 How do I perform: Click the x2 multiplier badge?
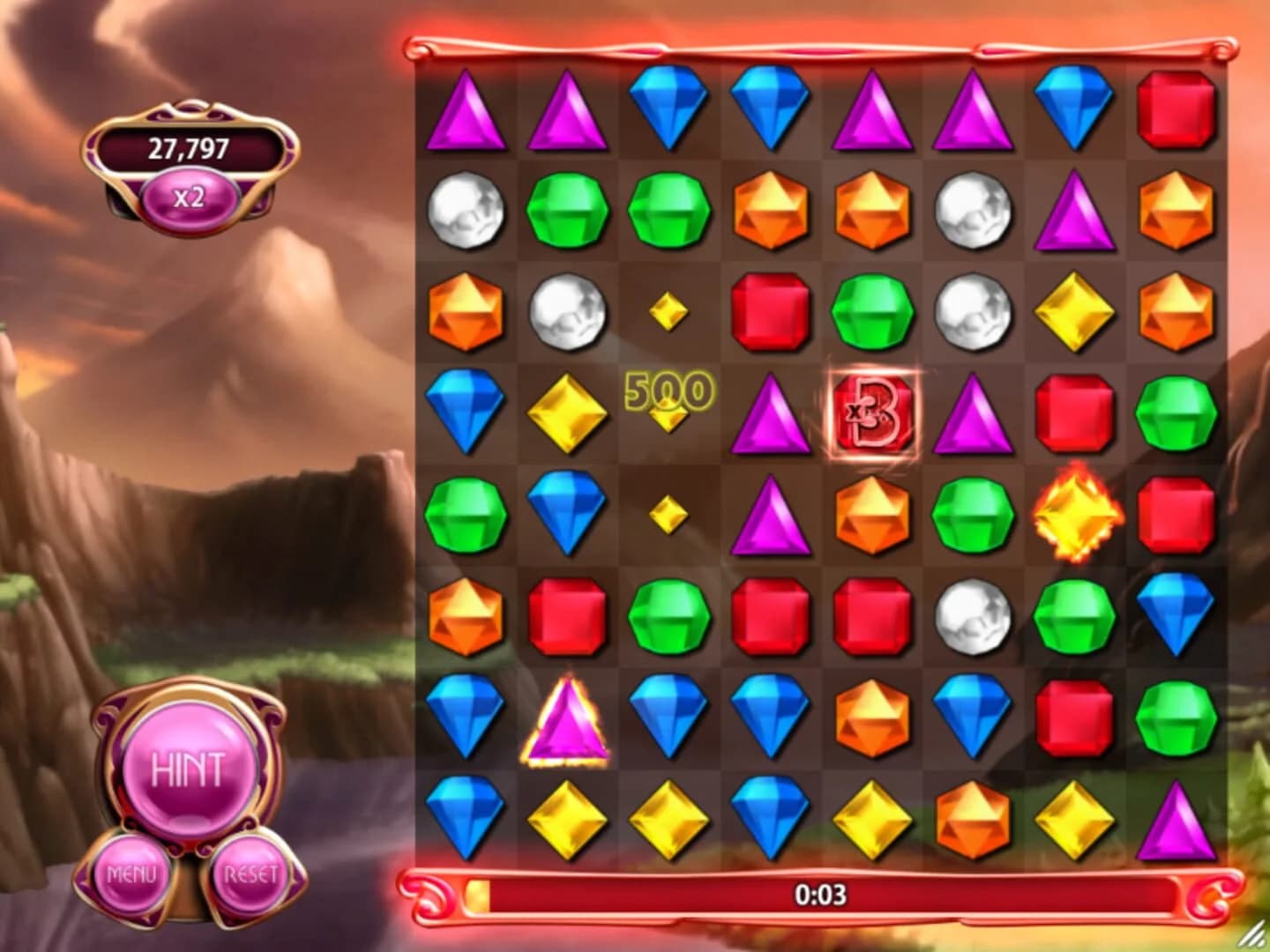coord(188,198)
